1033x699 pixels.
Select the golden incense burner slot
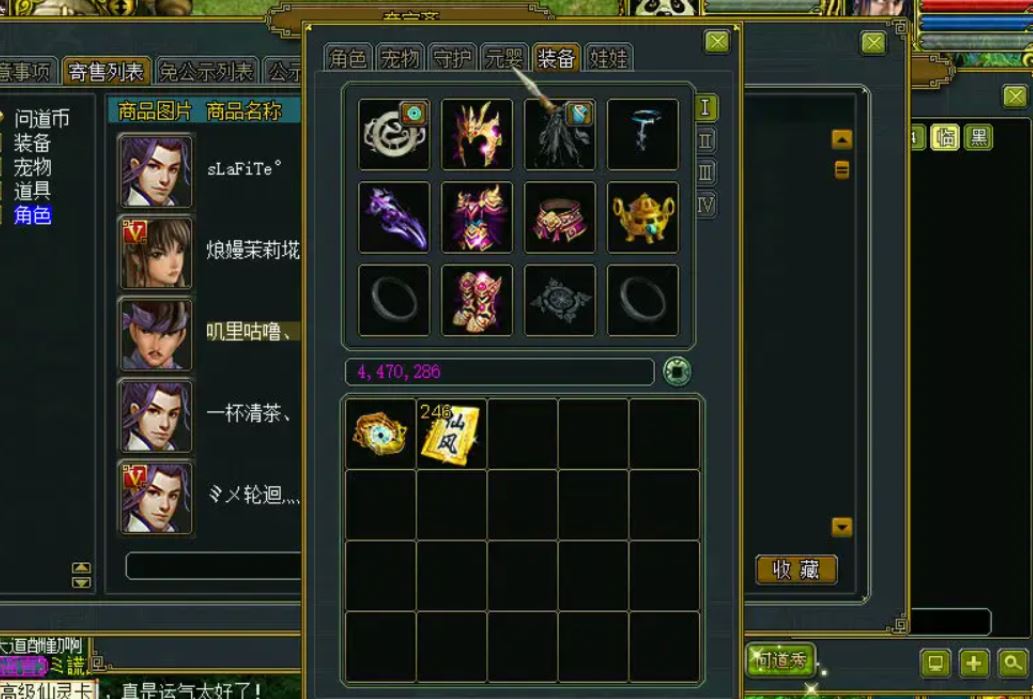click(643, 217)
